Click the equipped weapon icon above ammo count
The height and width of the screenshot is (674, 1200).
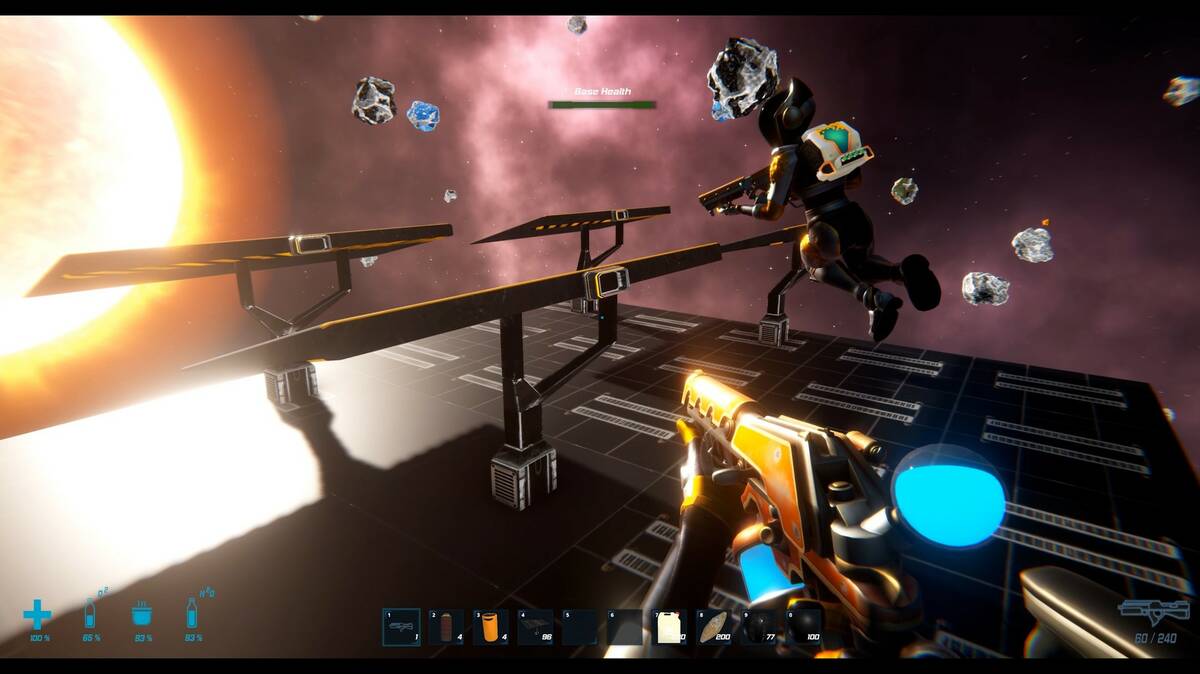click(1154, 611)
